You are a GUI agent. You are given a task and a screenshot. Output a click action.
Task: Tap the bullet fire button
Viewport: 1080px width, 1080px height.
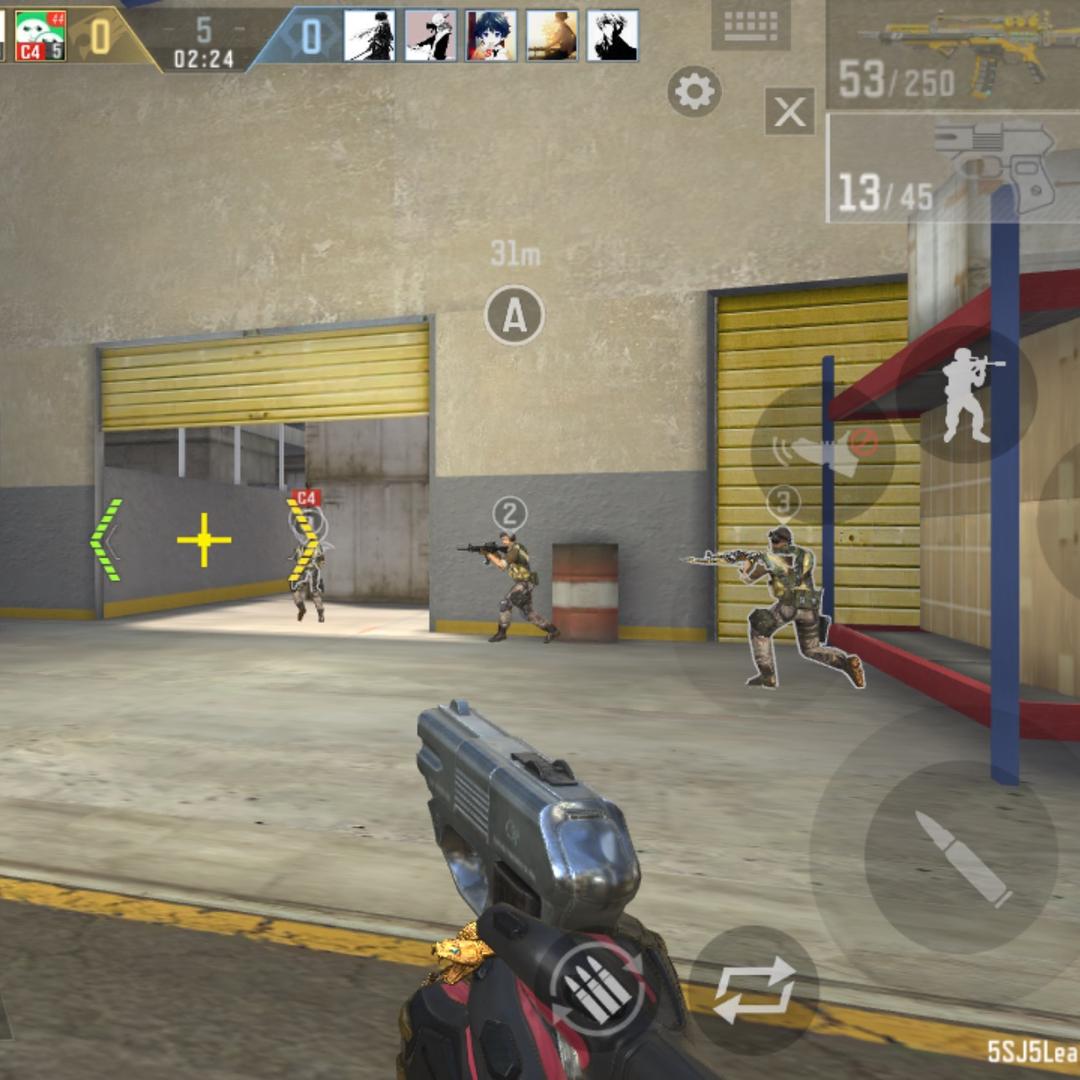click(962, 857)
